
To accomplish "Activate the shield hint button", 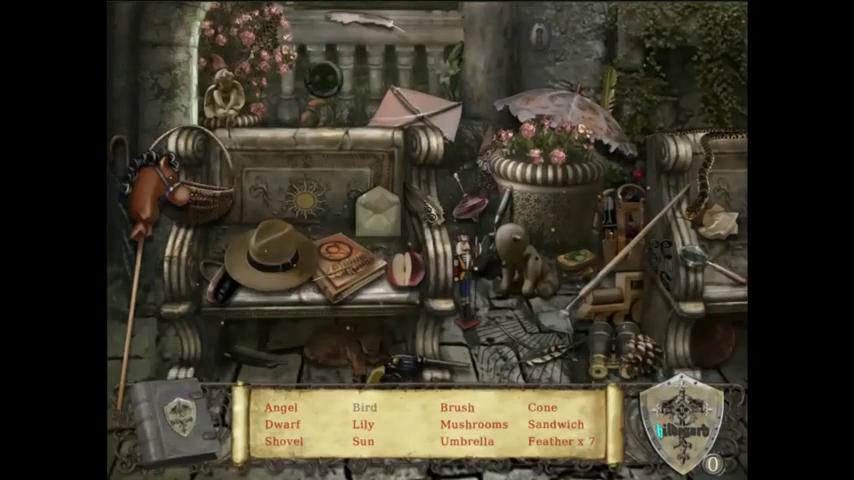I will click(x=682, y=421).
